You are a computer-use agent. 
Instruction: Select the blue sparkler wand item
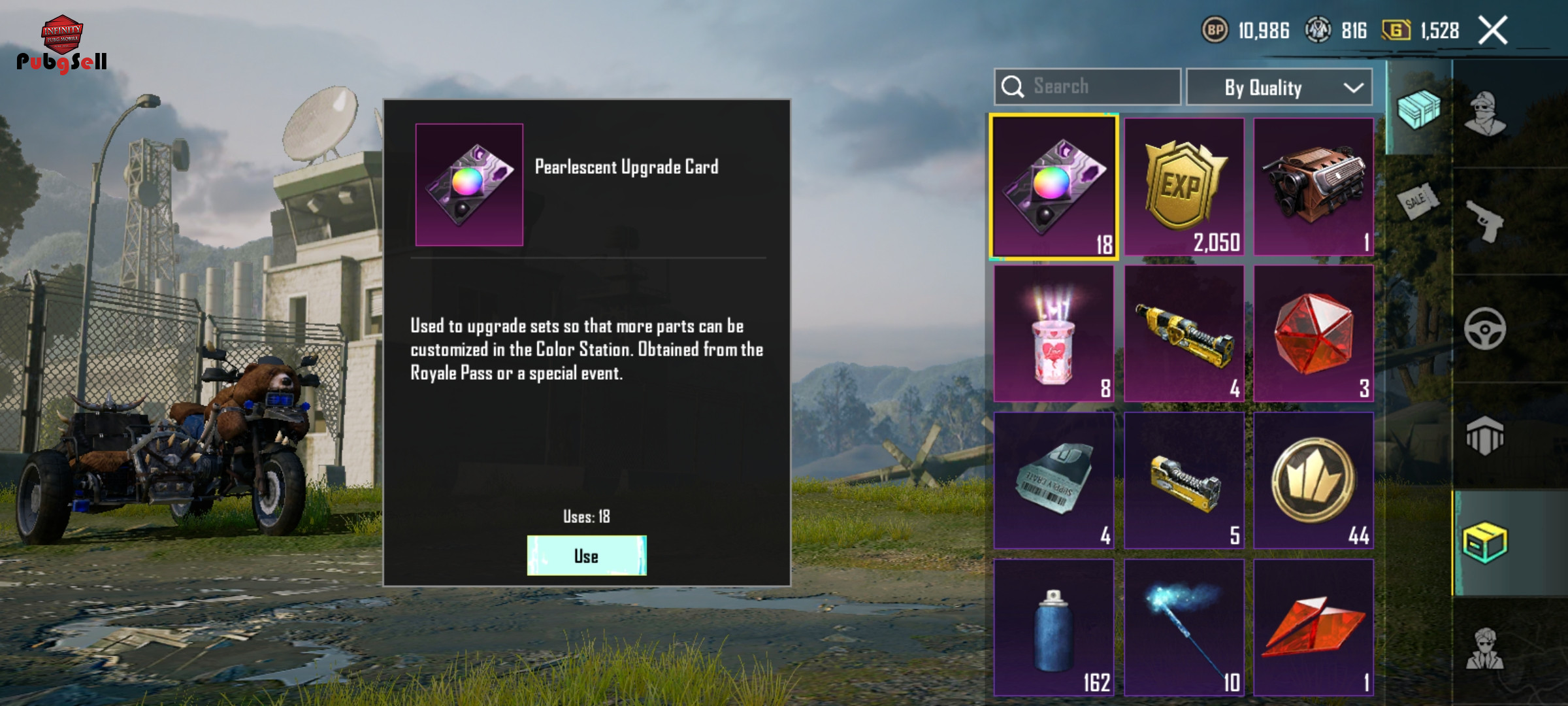pos(1184,628)
